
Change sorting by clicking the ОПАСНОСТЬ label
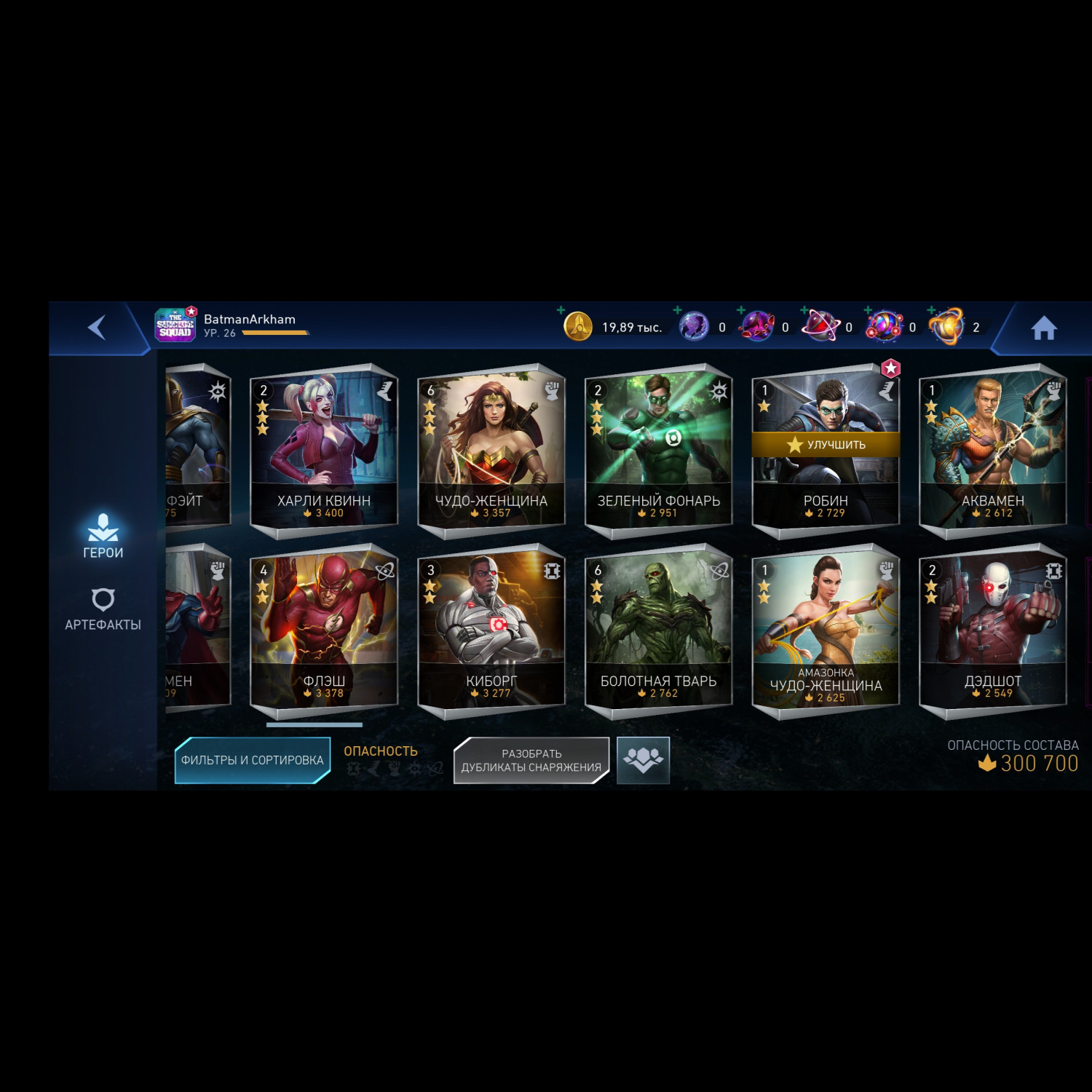(381, 752)
